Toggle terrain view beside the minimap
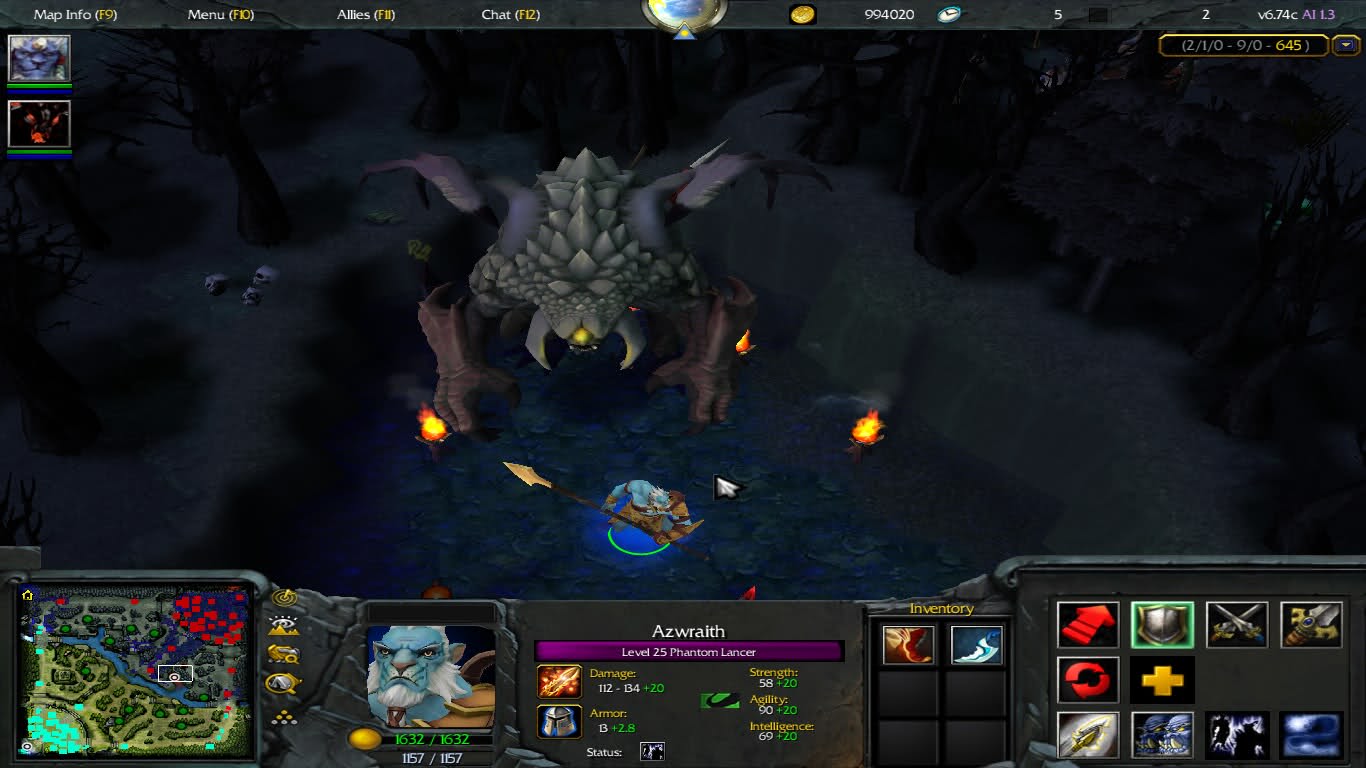1366x768 pixels. pyautogui.click(x=286, y=625)
